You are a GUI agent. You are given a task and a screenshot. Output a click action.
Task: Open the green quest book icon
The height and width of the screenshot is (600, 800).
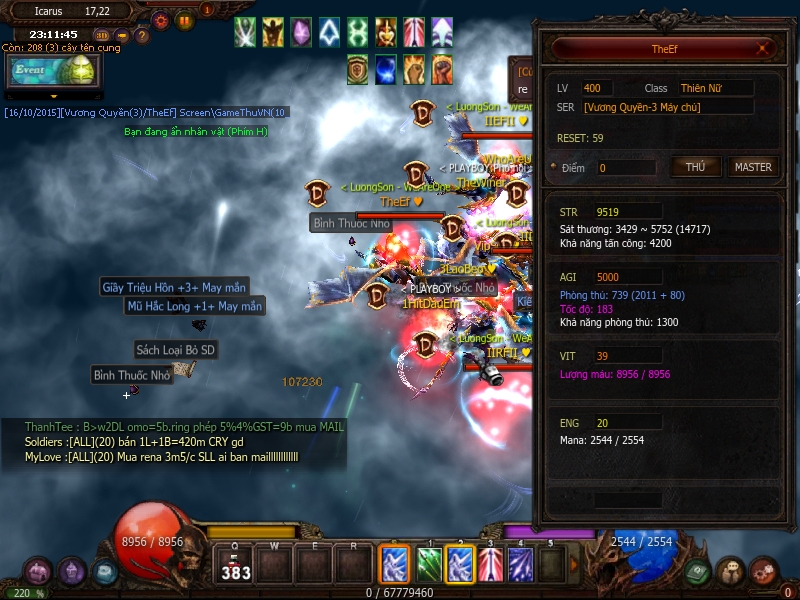pos(696,571)
